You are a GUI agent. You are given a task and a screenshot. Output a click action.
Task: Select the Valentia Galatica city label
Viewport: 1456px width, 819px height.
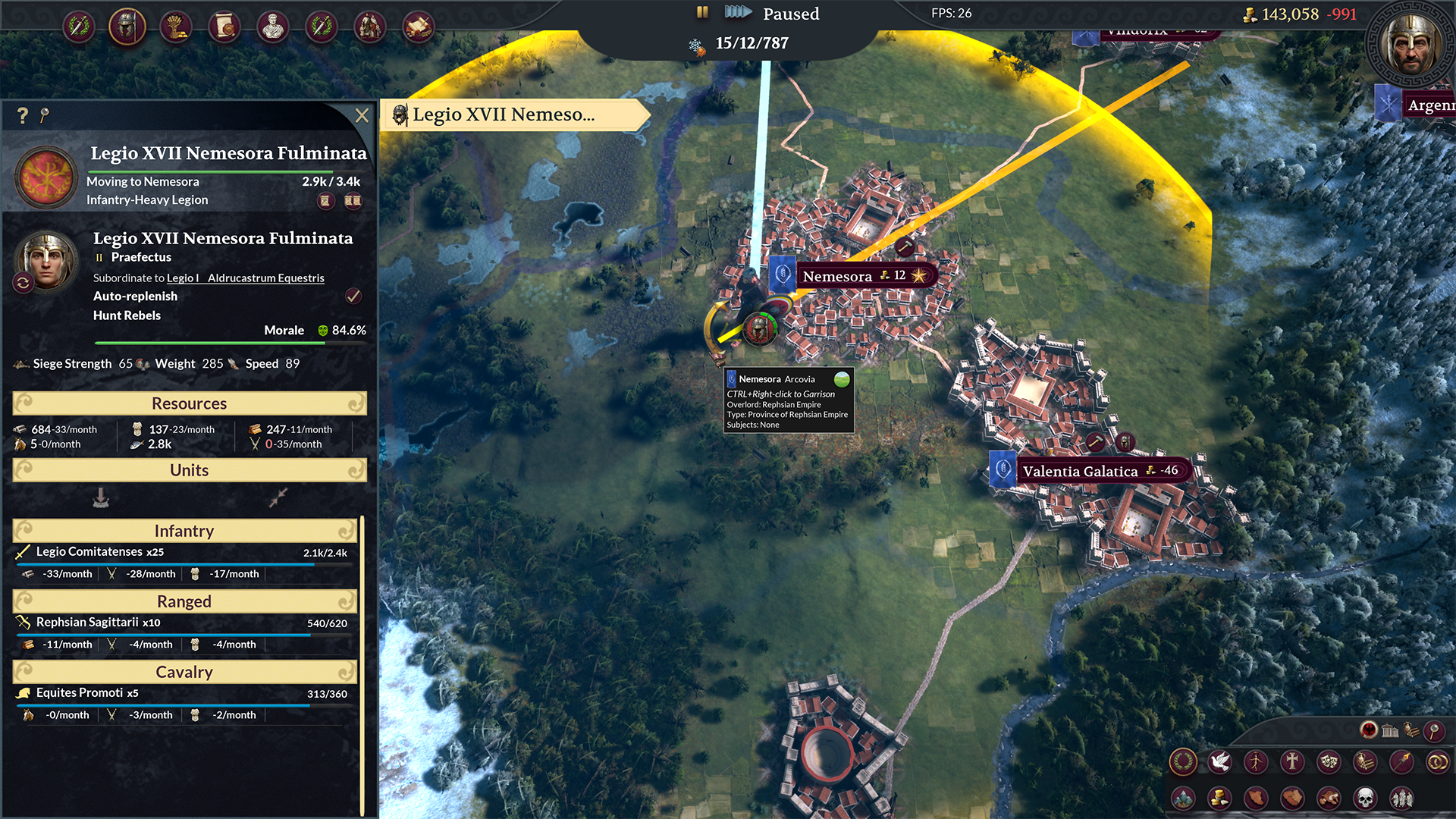point(1080,471)
